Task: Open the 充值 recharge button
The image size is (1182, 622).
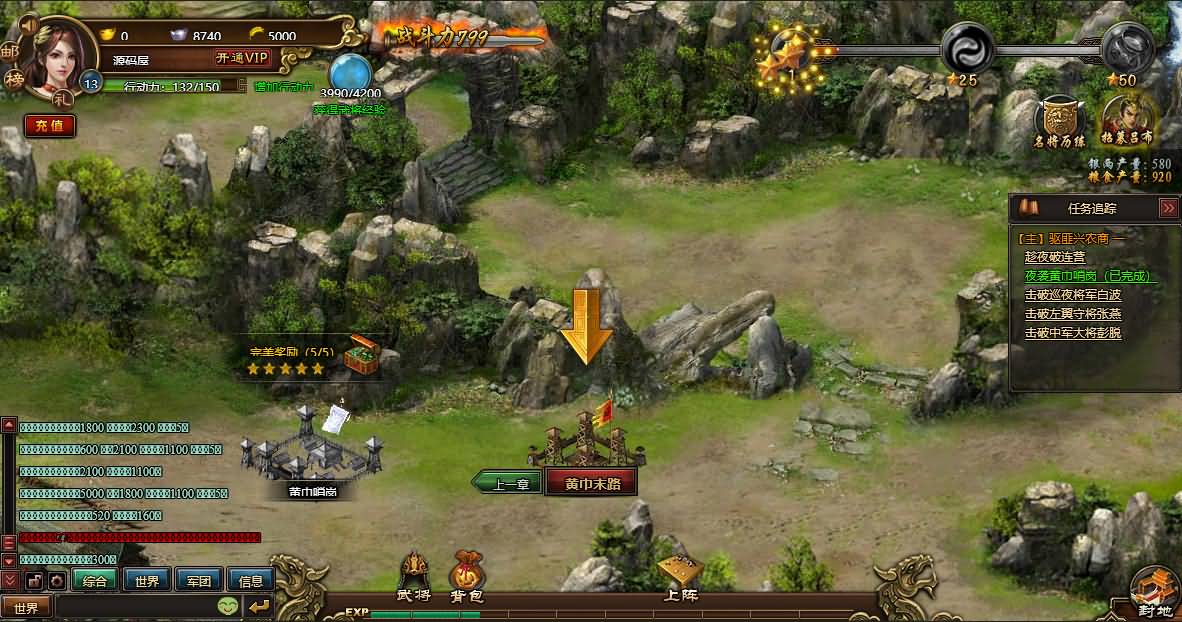Action: click(x=49, y=126)
